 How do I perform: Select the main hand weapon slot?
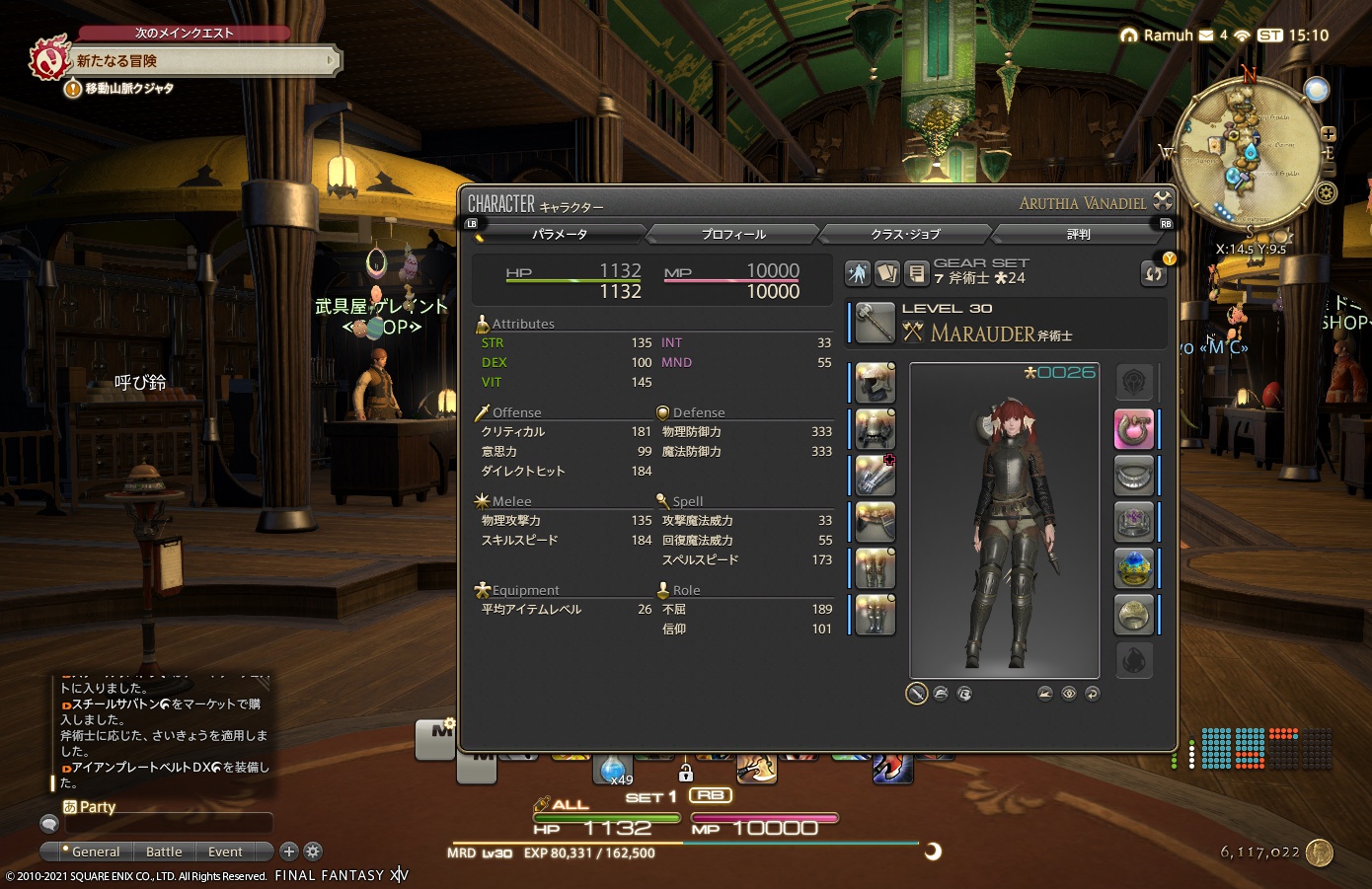point(873,323)
